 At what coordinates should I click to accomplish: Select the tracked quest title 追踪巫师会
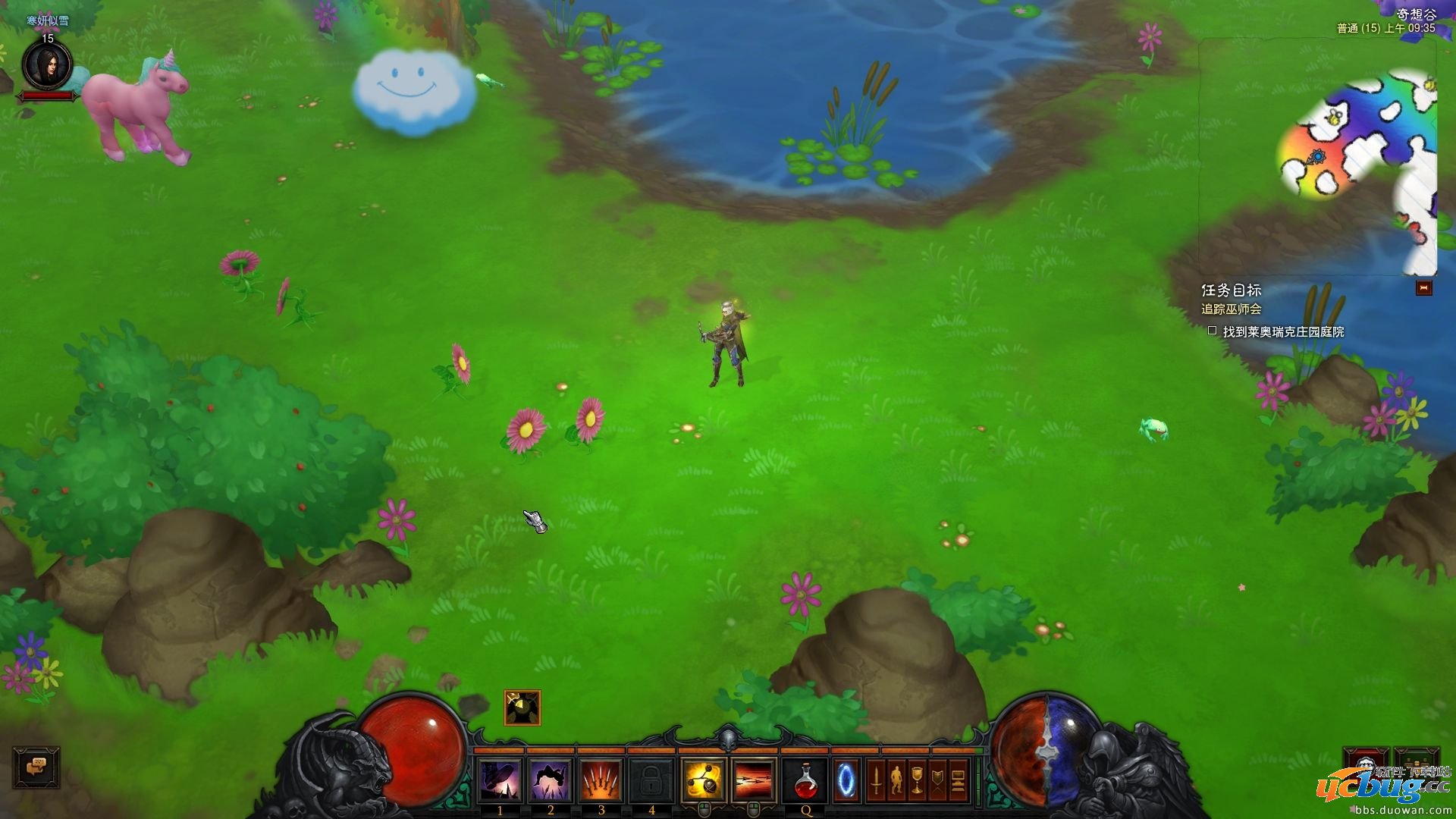tap(1231, 309)
